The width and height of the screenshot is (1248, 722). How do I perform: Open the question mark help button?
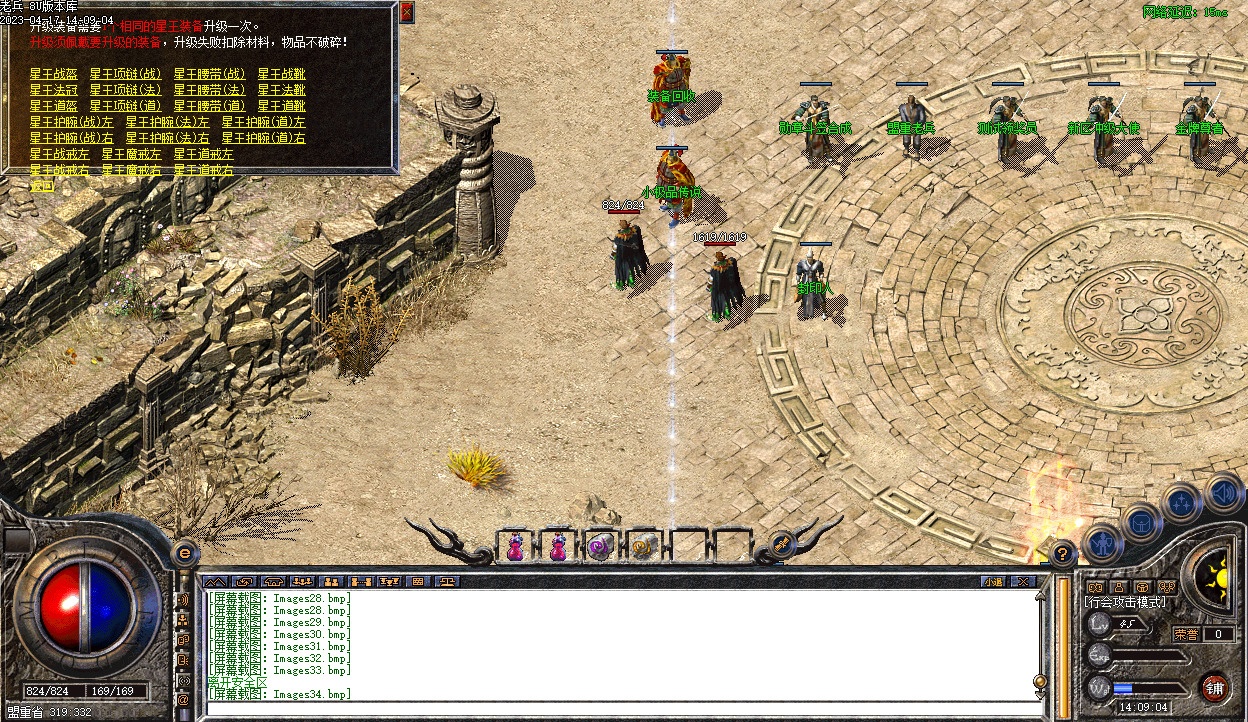1063,553
